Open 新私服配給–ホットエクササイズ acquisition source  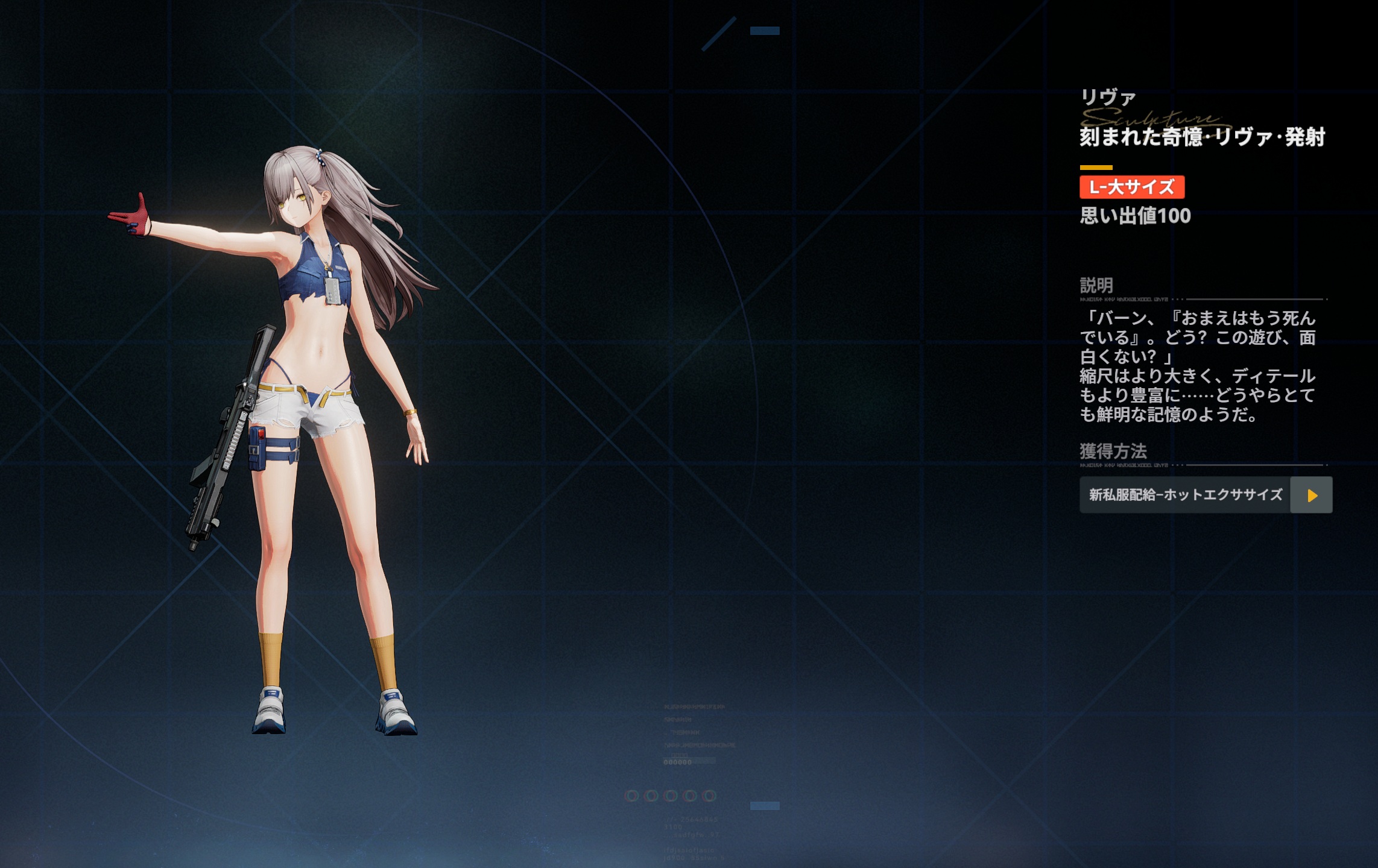pos(1310,495)
